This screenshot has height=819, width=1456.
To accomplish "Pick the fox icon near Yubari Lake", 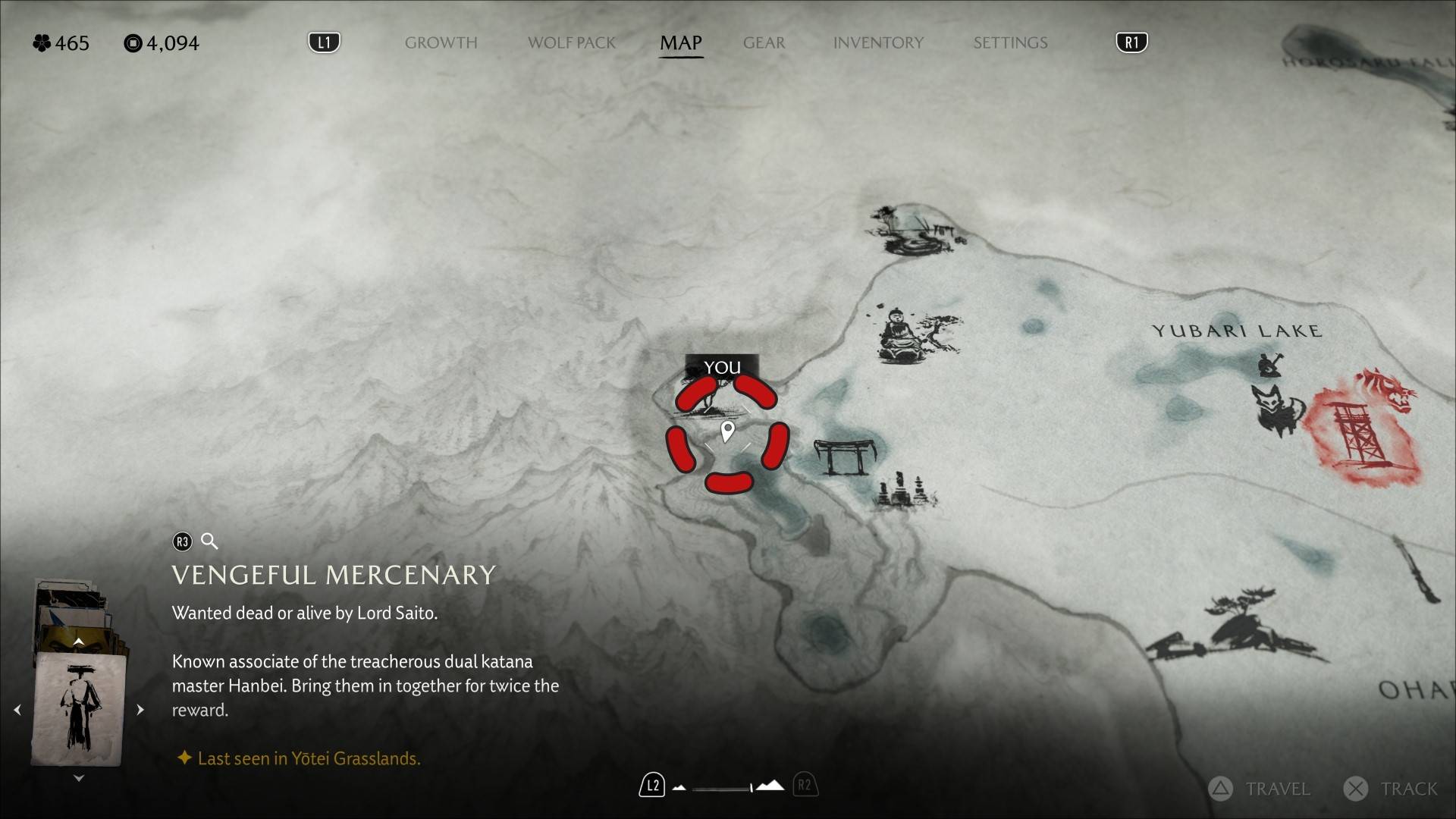I will coord(1276,408).
